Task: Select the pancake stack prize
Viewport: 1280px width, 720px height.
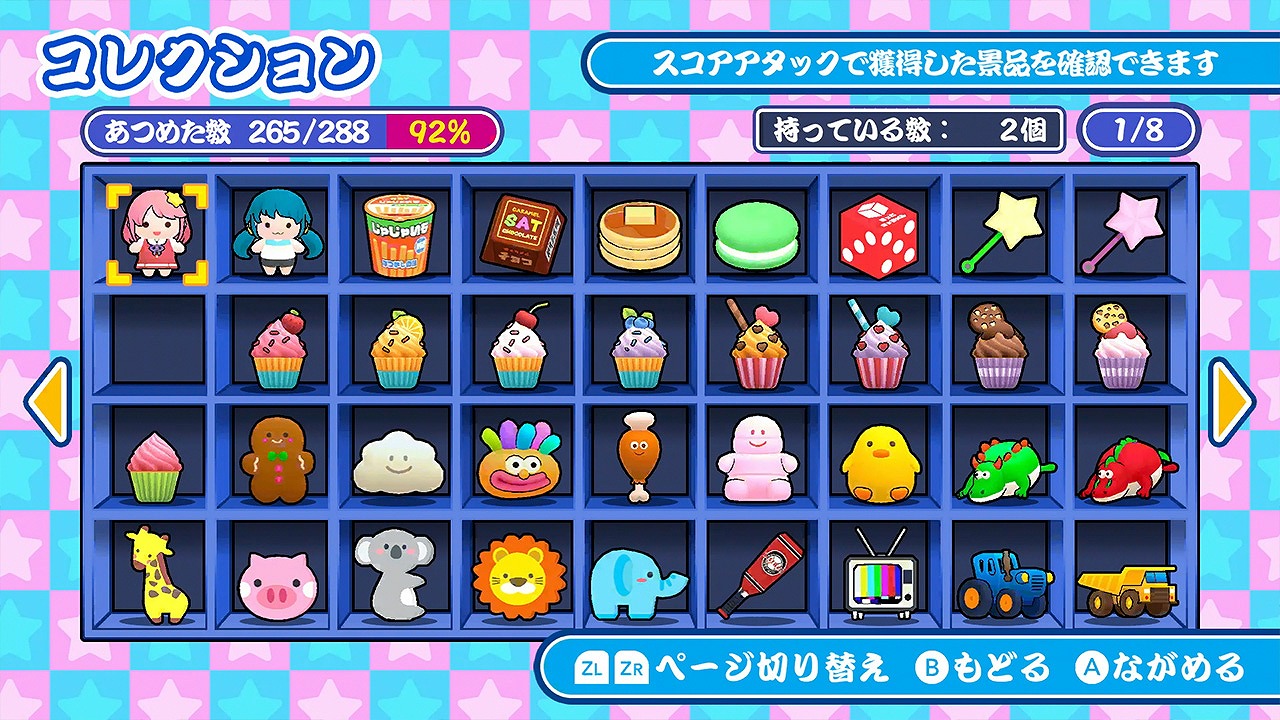Action: click(638, 232)
